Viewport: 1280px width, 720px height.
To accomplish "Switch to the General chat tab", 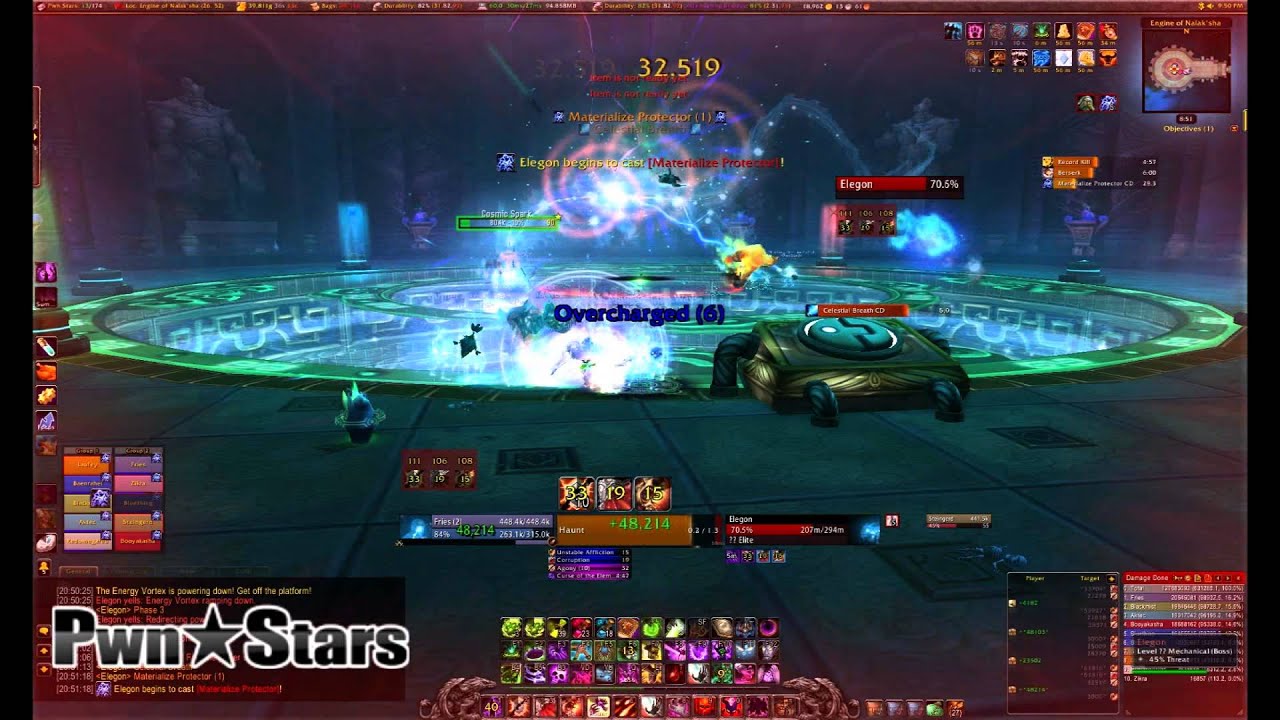I will (x=77, y=572).
